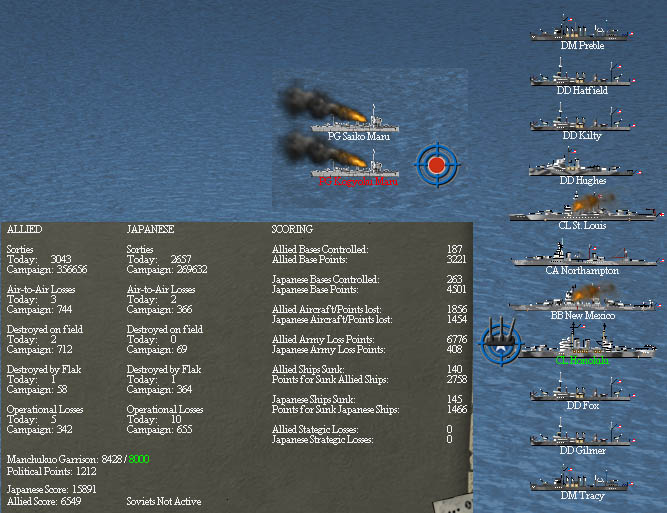Screen dimensions: 667x513
Task: Select the DM Preble ship
Action: tap(581, 31)
